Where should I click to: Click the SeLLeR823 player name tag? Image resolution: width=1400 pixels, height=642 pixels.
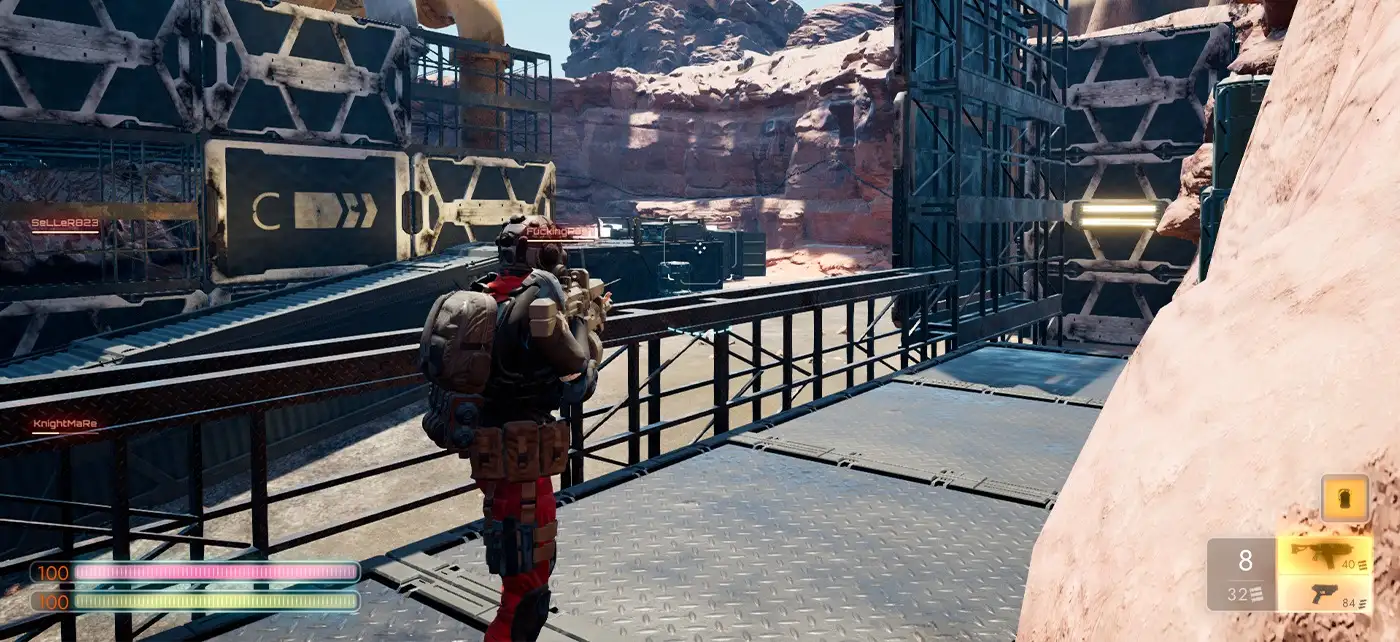point(65,223)
